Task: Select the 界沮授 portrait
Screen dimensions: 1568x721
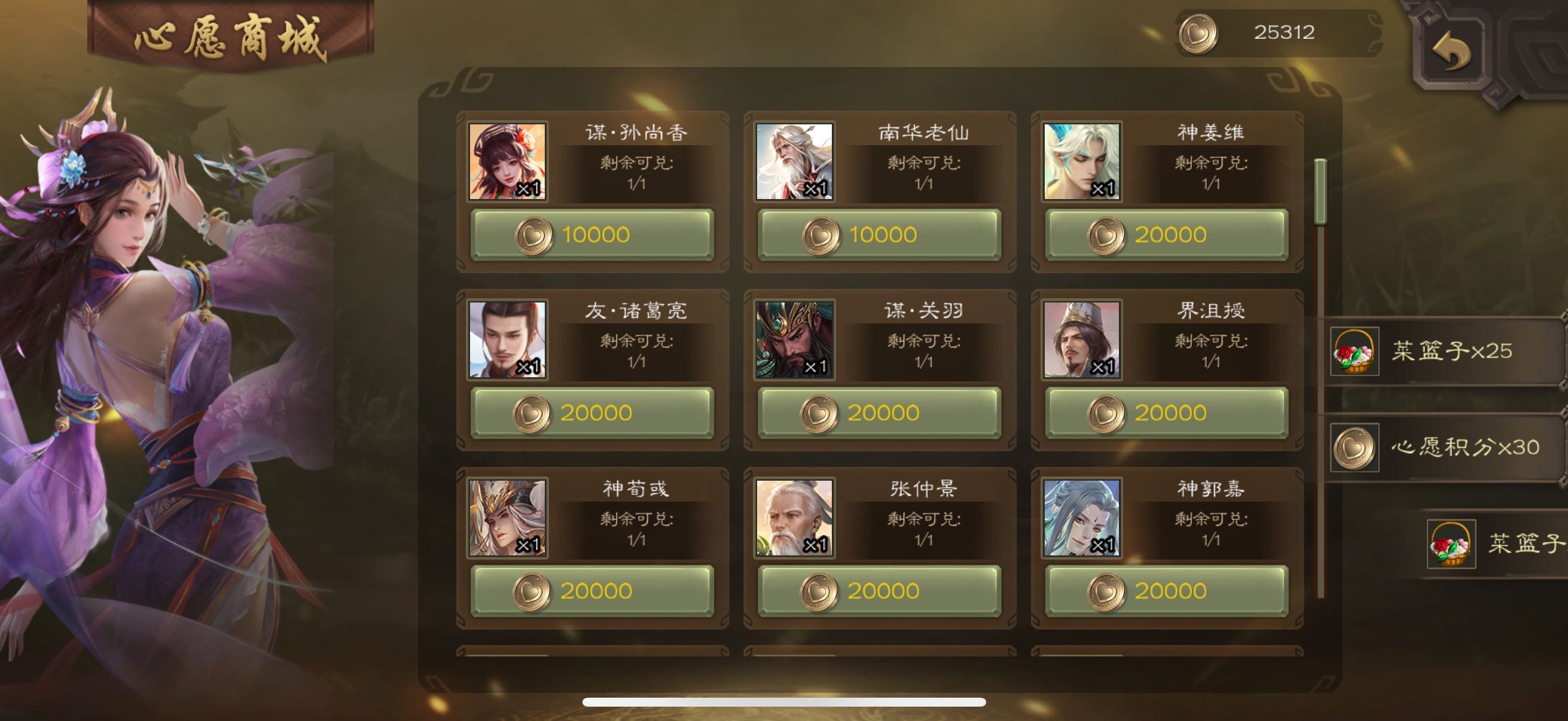Action: coord(1082,340)
